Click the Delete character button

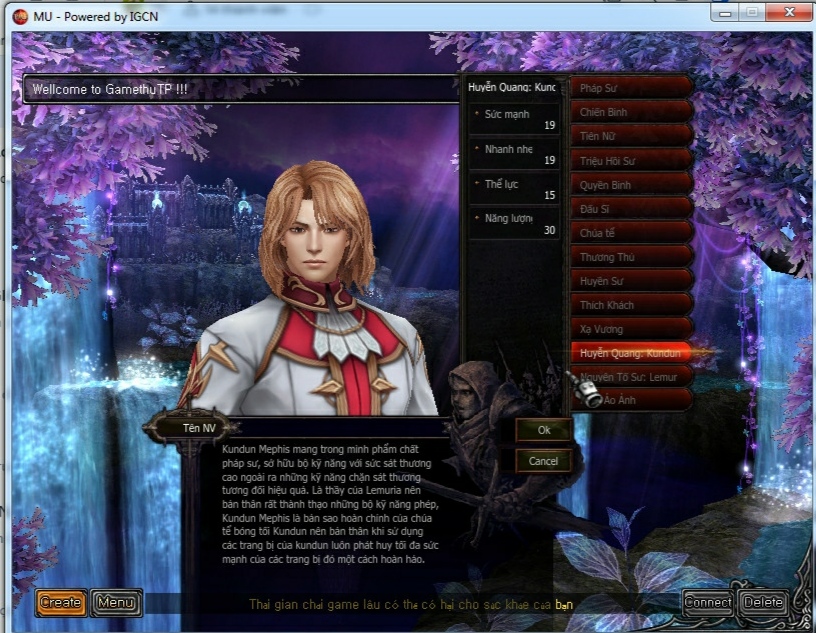(x=763, y=602)
